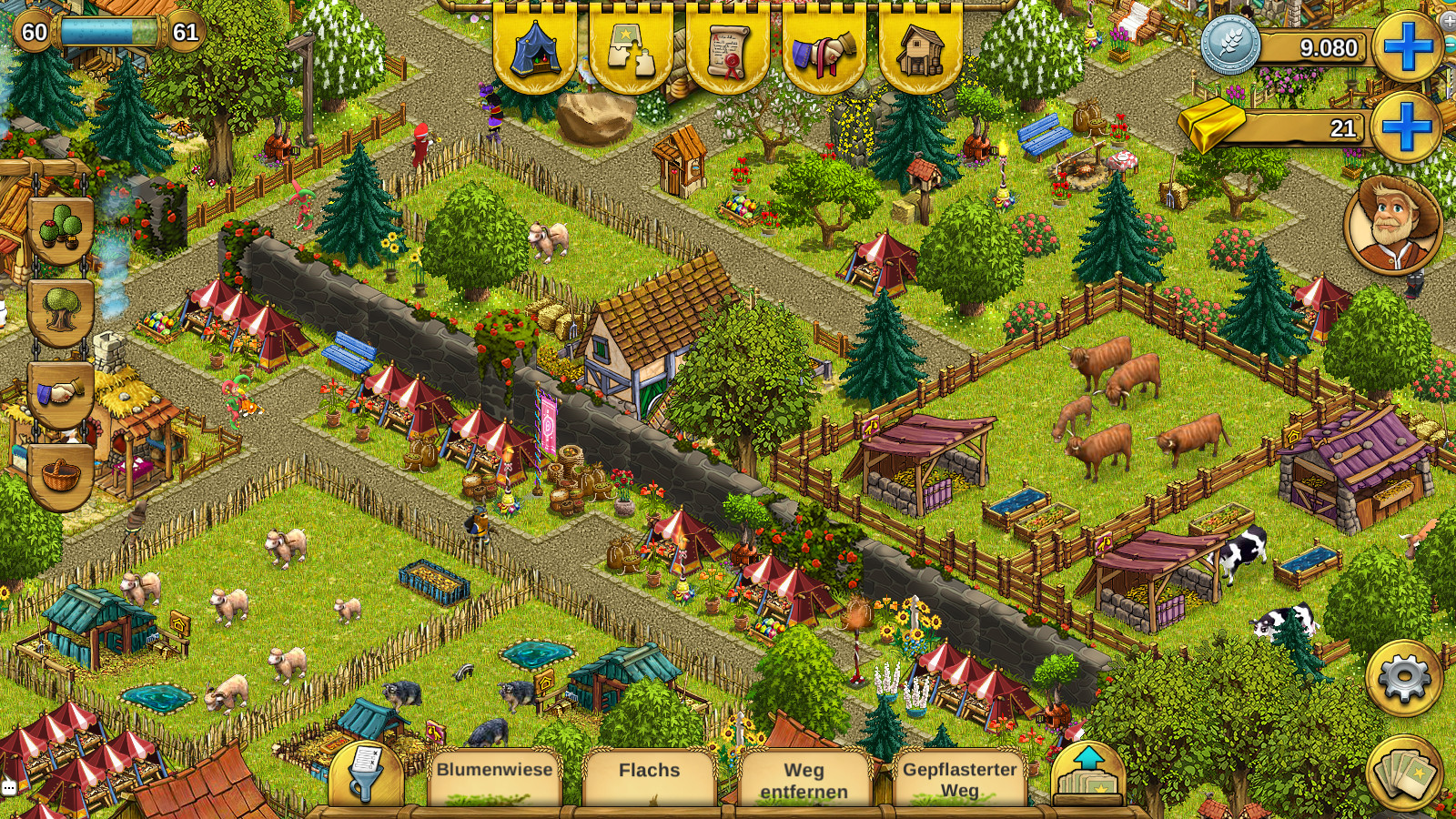Select the single tree shield category
The height and width of the screenshot is (819, 1456).
point(61,310)
